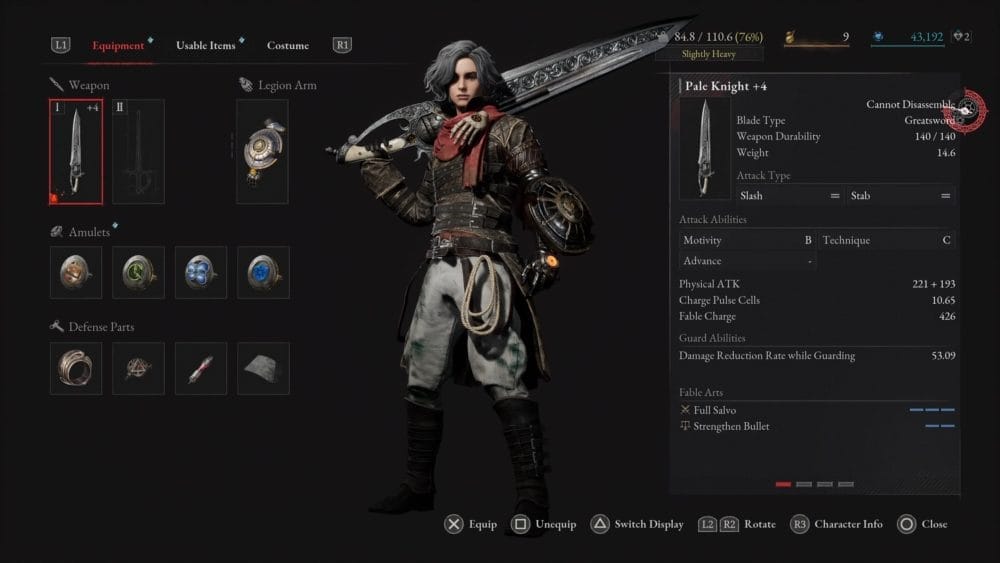Select the Pale Knight +4 weapon slot

(76, 151)
